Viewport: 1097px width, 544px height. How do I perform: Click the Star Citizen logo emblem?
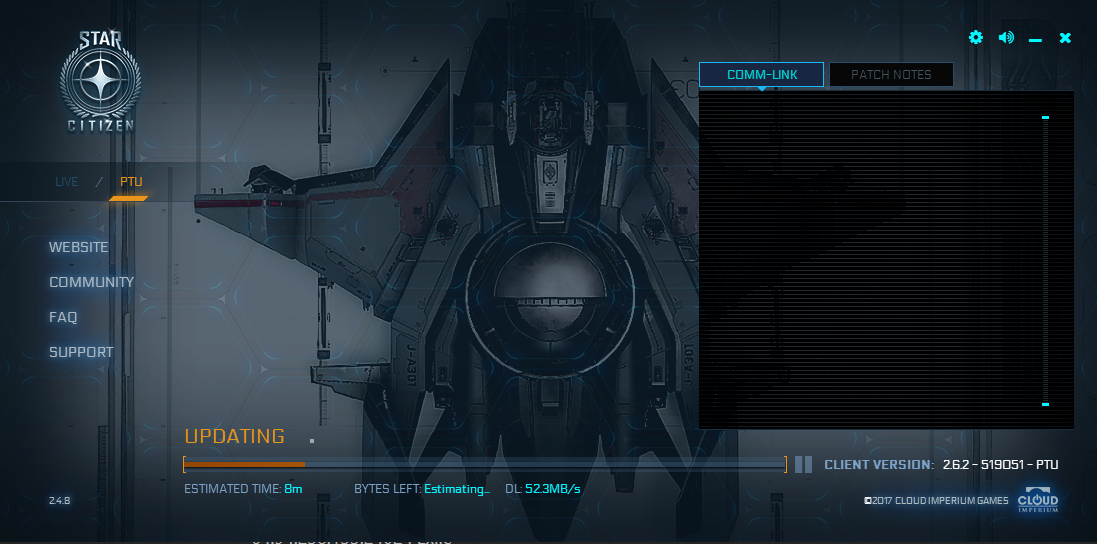click(x=99, y=82)
